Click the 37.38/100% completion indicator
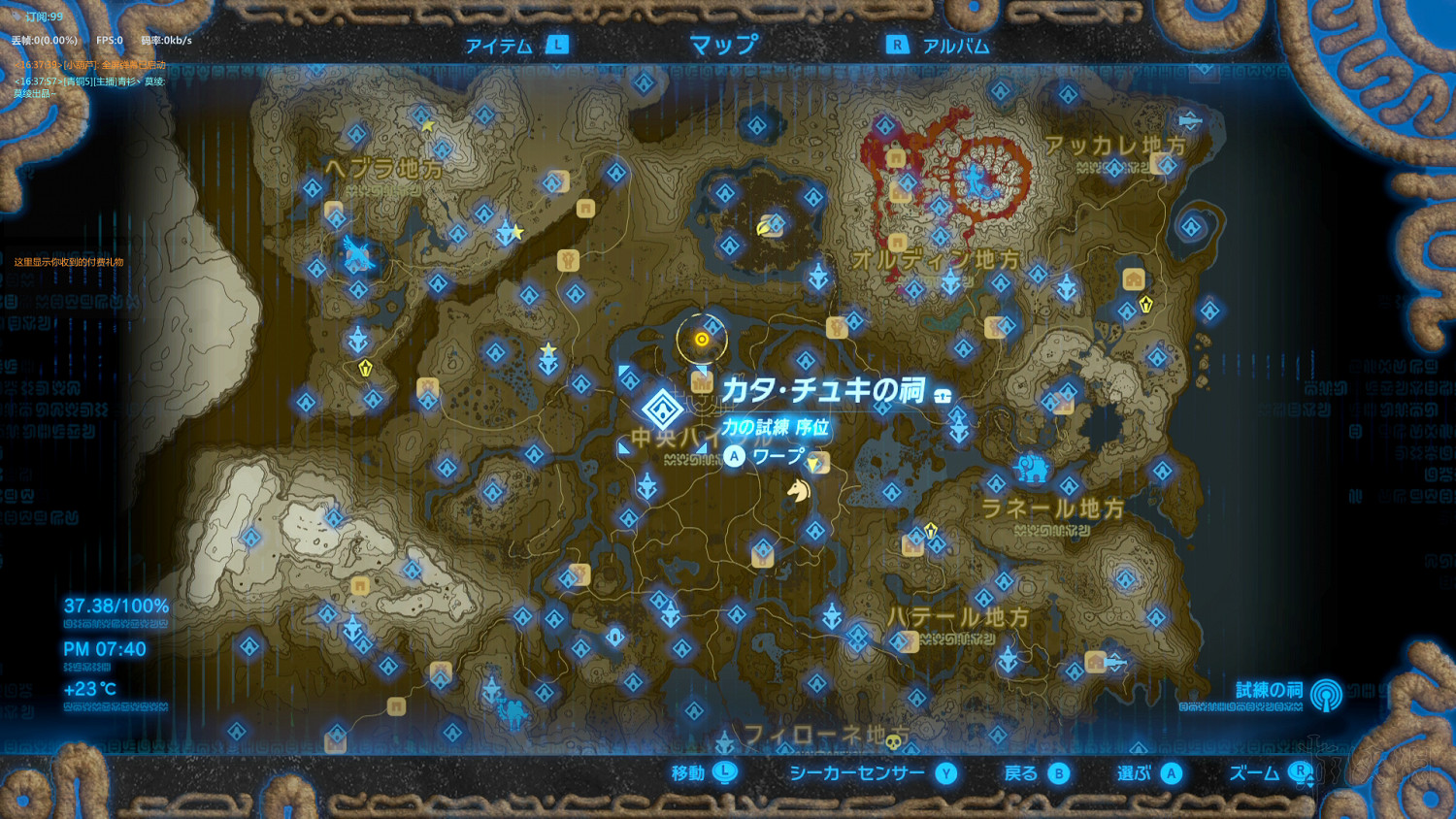1456x819 pixels. click(x=115, y=604)
